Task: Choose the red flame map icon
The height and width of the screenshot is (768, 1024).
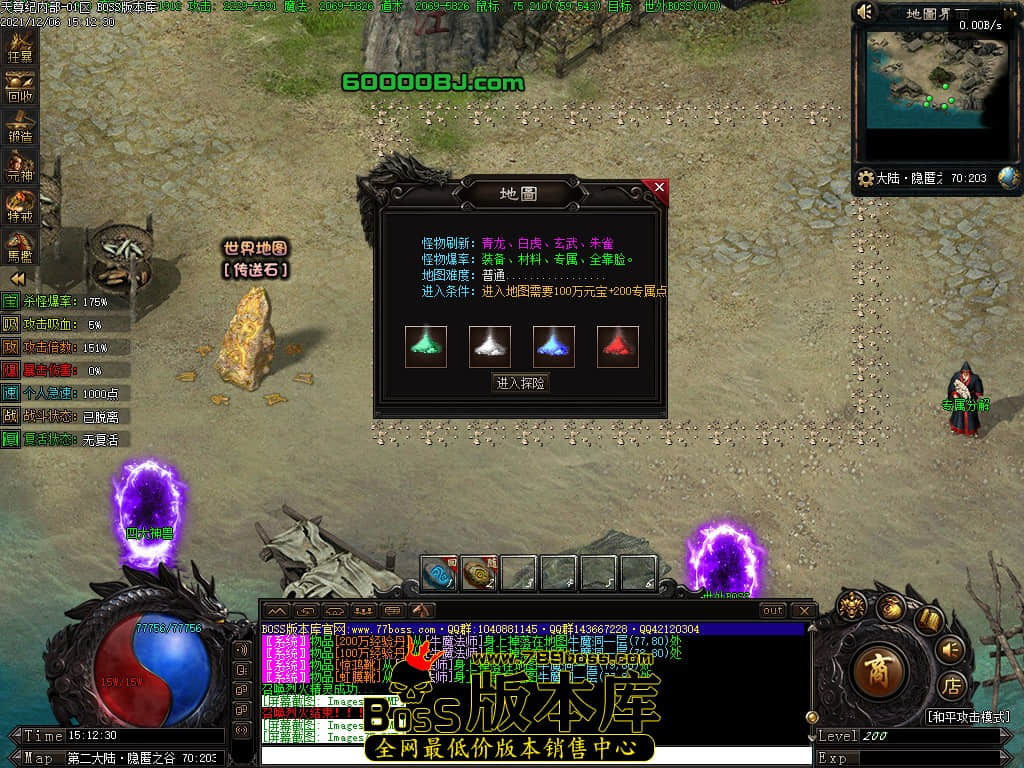Action: [618, 346]
